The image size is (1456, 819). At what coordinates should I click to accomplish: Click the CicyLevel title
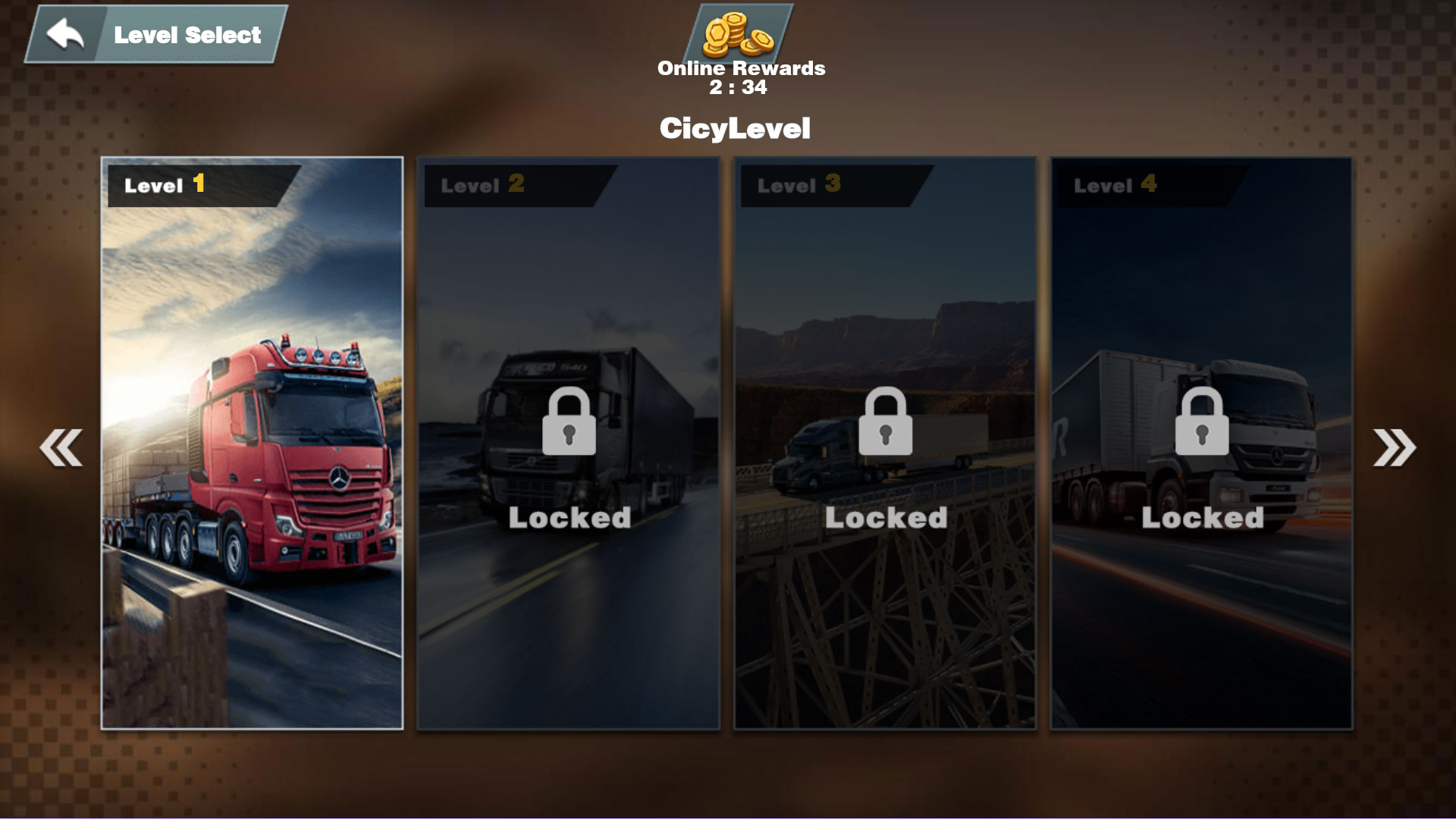[736, 128]
